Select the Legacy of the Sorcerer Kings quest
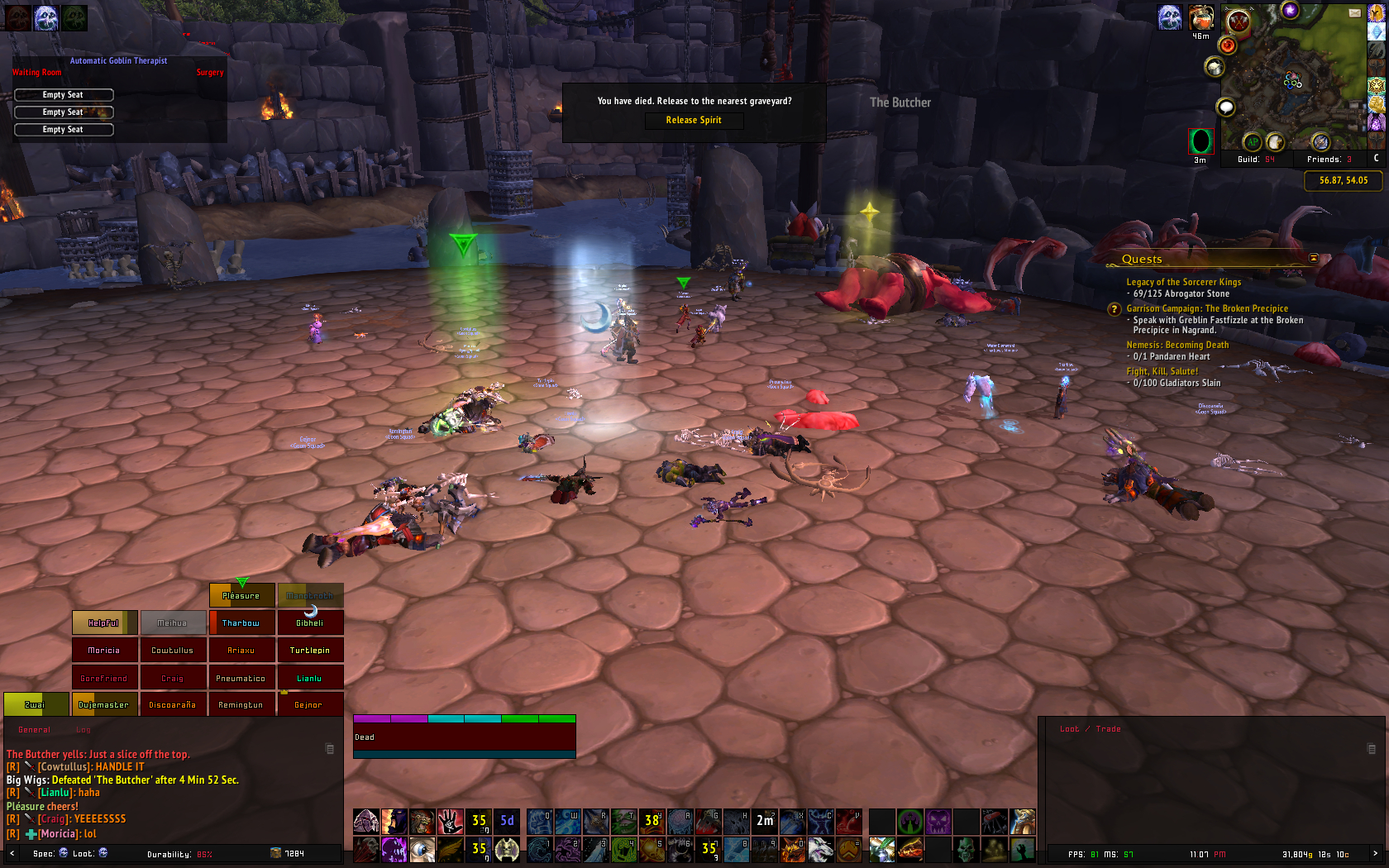The height and width of the screenshot is (868, 1389). (x=1183, y=282)
